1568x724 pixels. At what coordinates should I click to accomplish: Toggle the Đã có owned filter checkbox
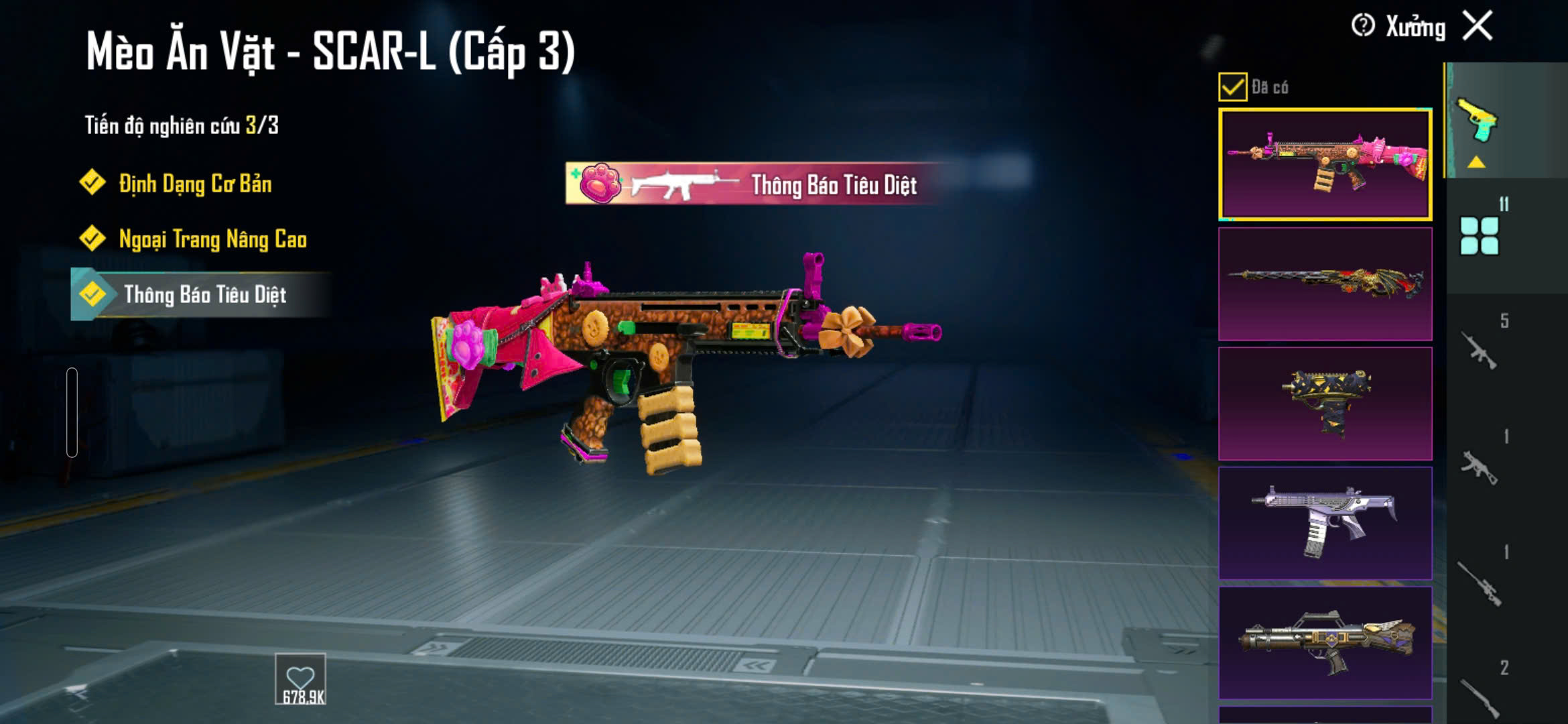[1233, 87]
